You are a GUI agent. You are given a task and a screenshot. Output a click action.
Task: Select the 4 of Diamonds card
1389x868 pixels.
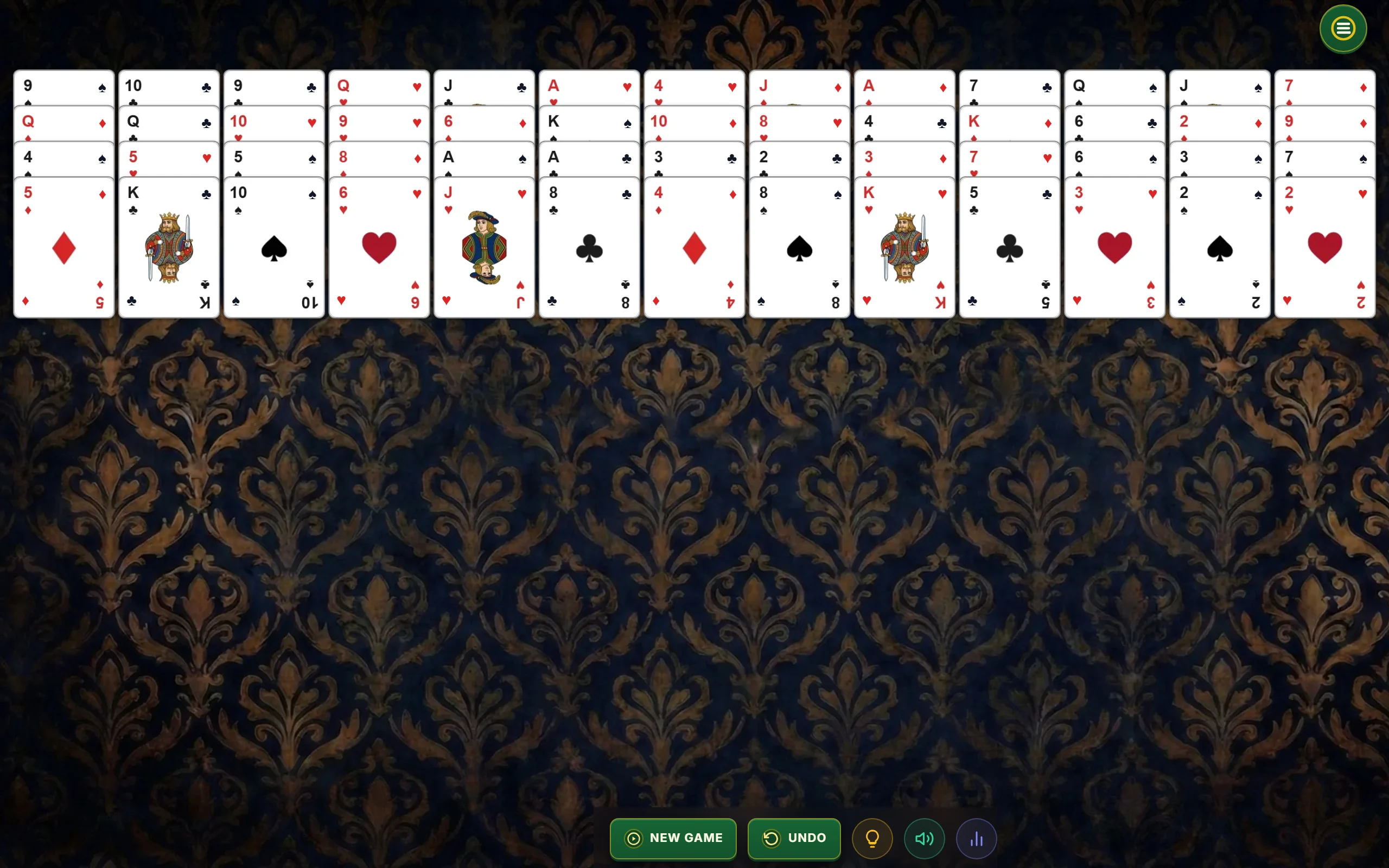tap(694, 248)
